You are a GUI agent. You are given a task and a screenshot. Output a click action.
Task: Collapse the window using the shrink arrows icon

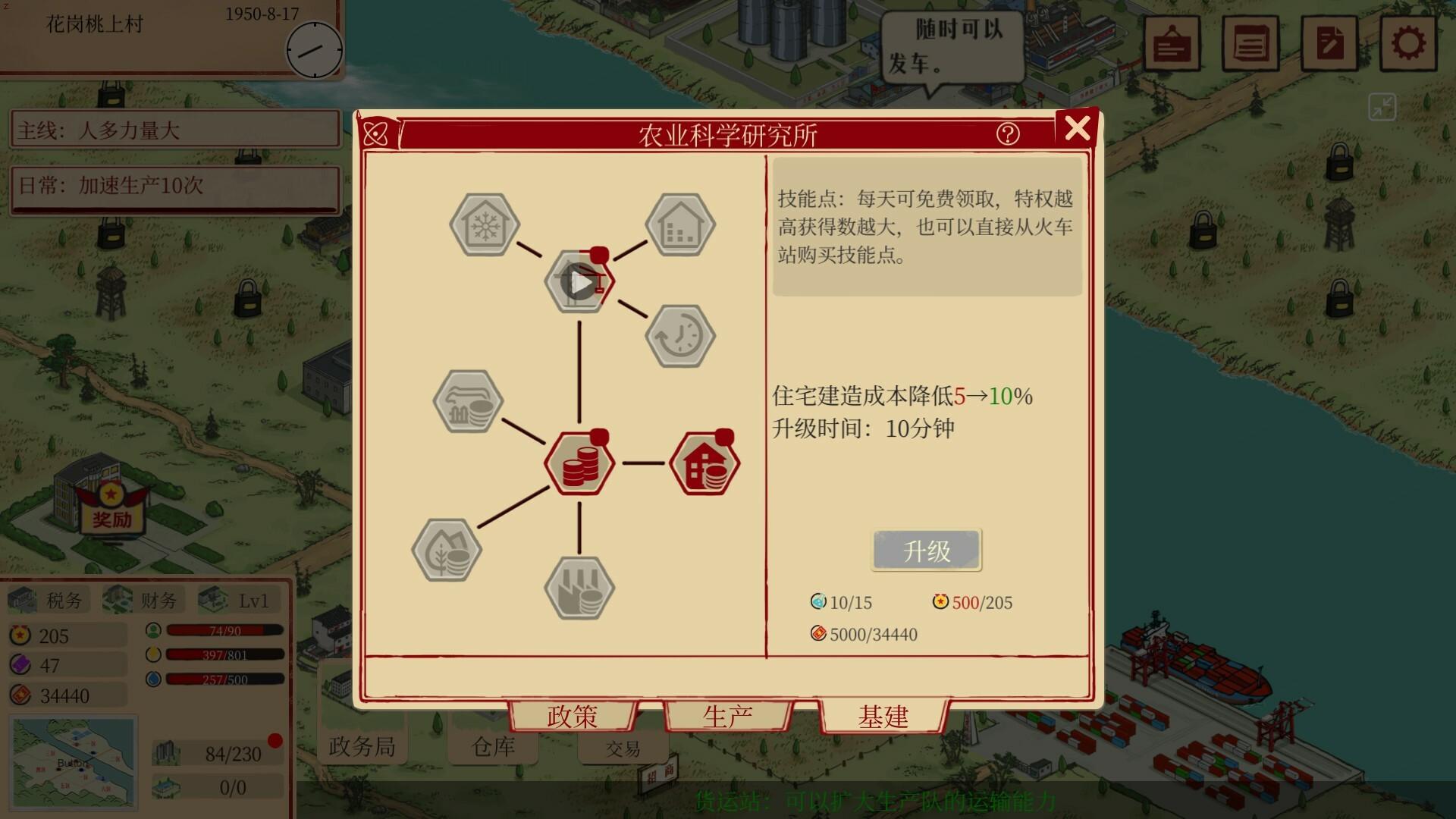[1382, 107]
